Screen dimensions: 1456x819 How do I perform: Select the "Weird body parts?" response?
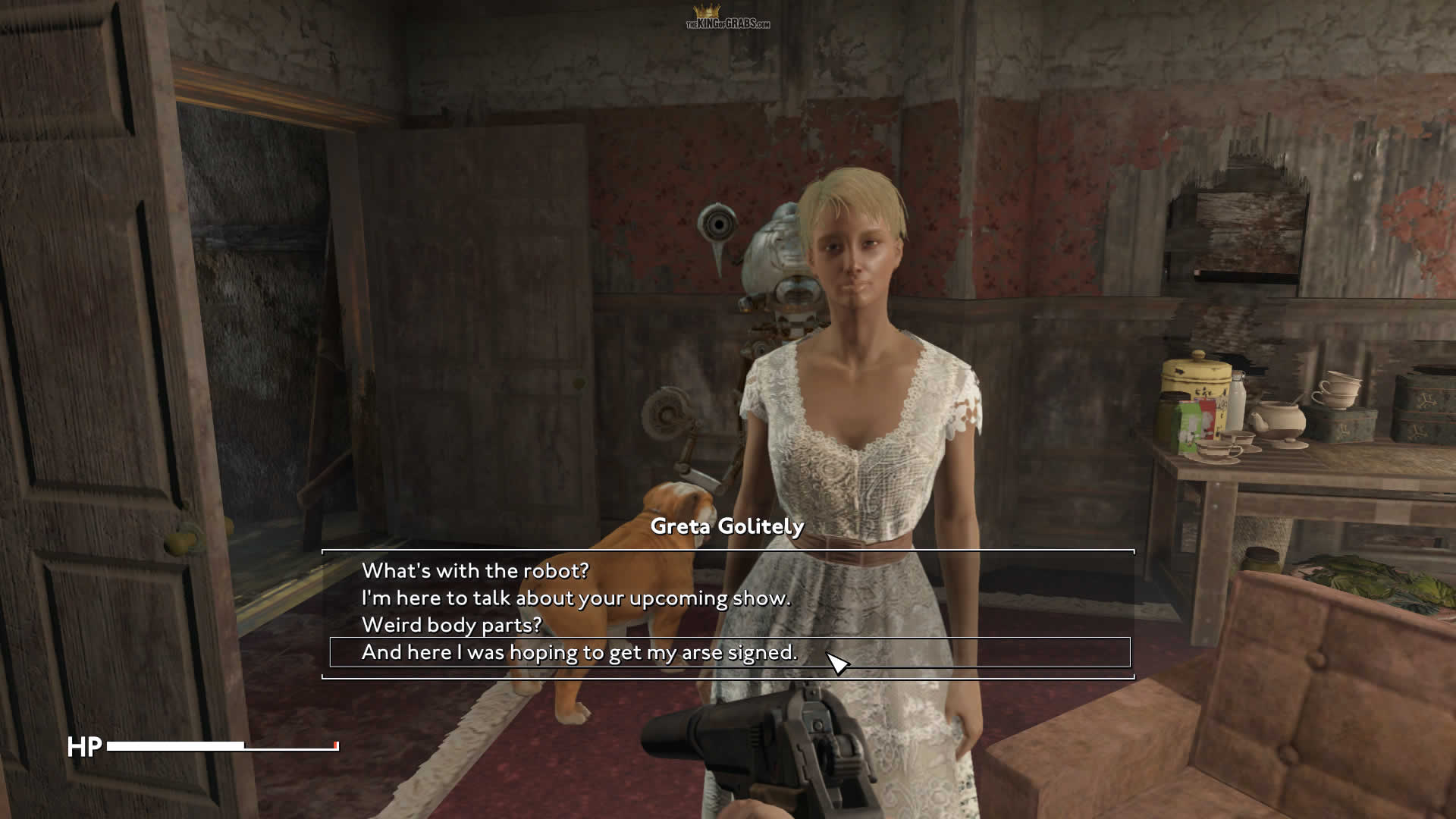[452, 625]
